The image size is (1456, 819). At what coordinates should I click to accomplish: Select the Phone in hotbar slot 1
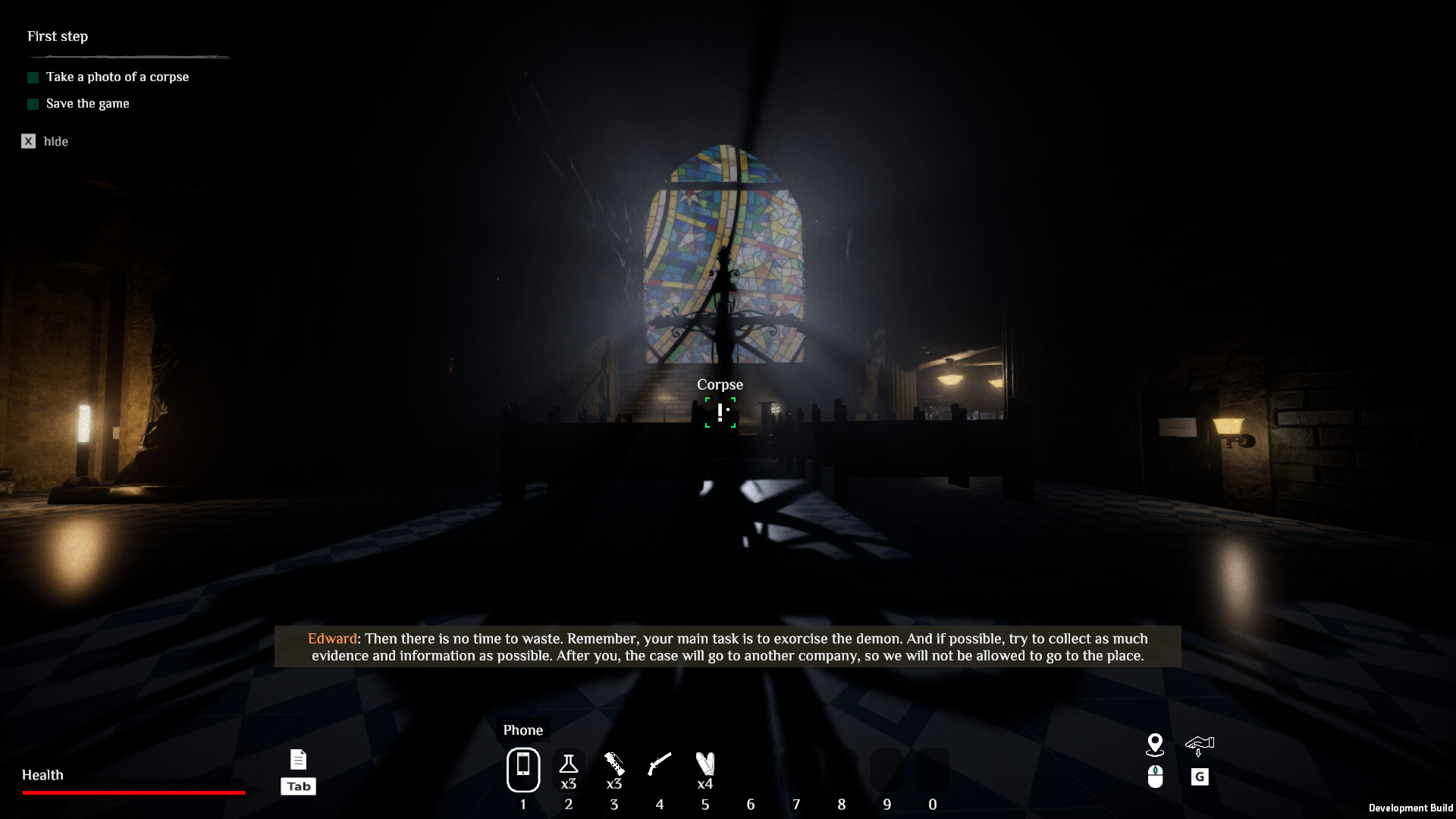tap(523, 769)
